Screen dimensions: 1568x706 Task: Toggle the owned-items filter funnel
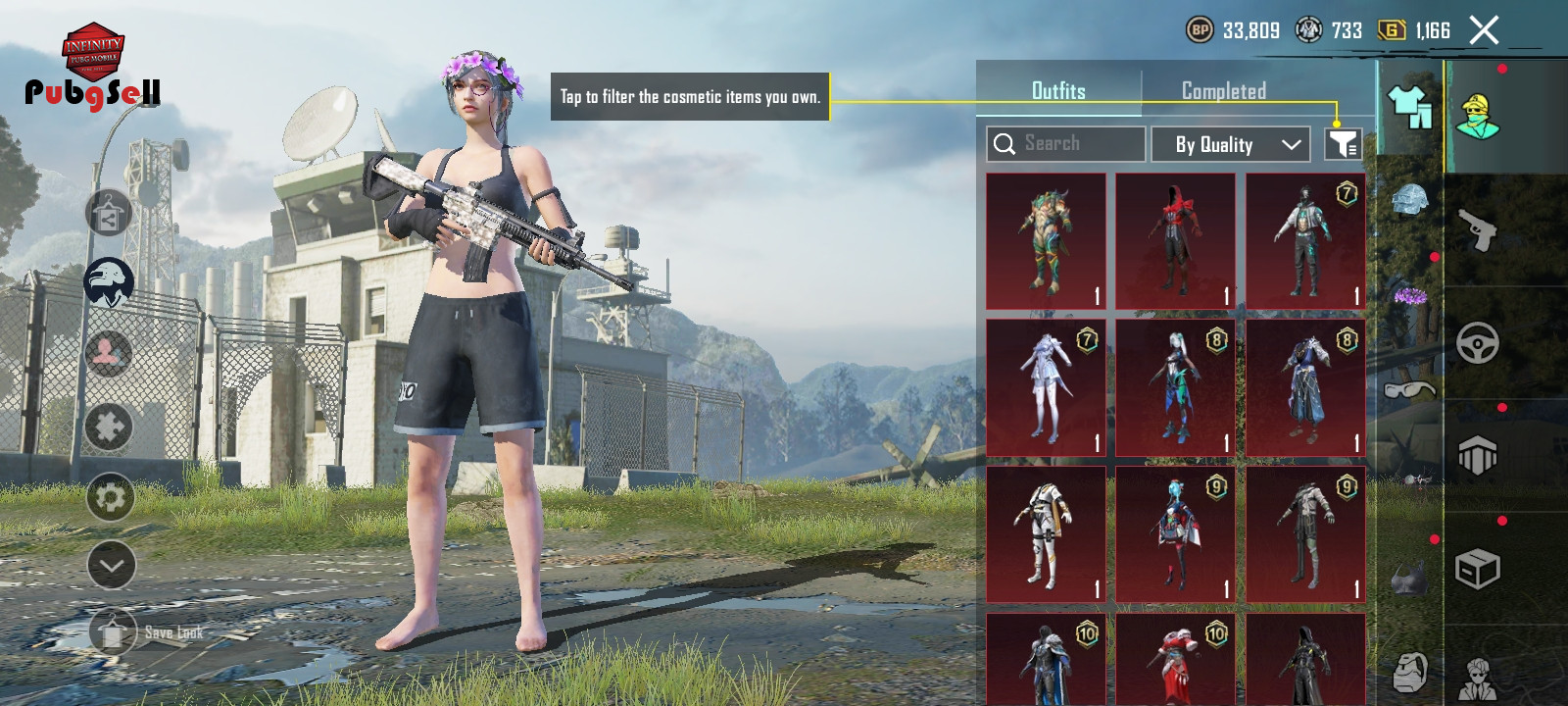pos(1343,144)
